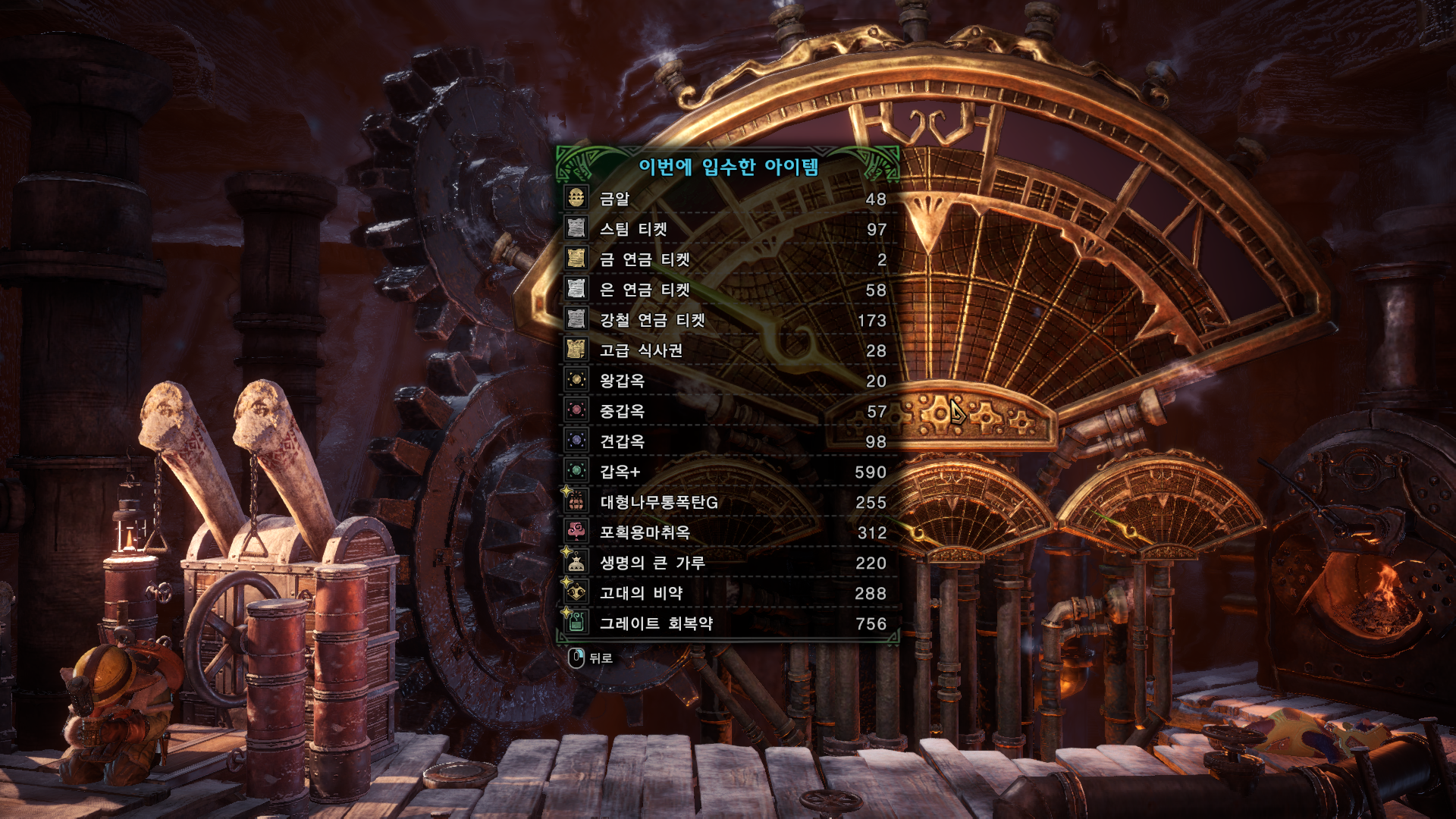This screenshot has width=1456, height=819.
Task: Click the 생명의 큰 가루 row
Action: [728, 563]
